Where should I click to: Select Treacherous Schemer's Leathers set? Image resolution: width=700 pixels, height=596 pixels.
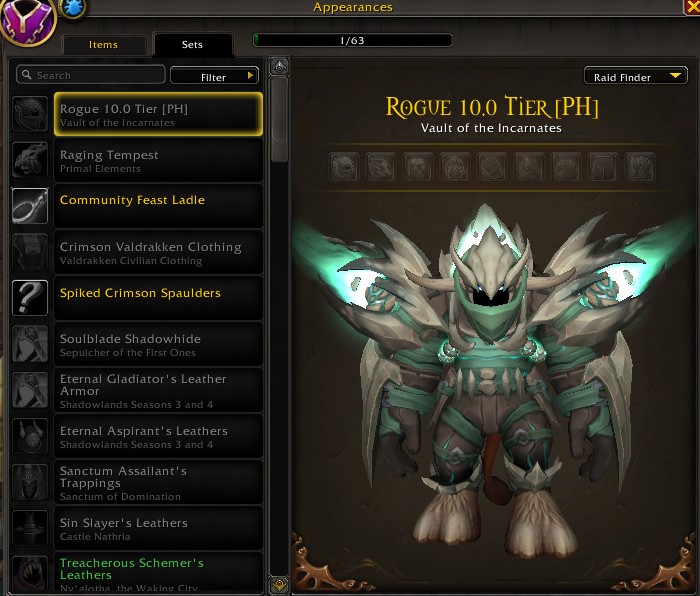click(158, 572)
